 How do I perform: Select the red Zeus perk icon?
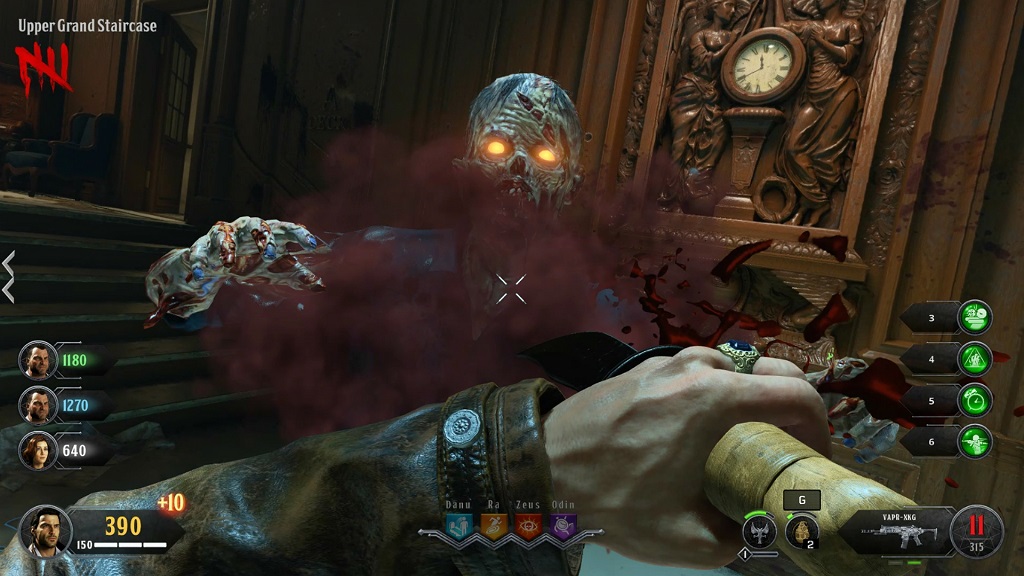pyautogui.click(x=528, y=525)
